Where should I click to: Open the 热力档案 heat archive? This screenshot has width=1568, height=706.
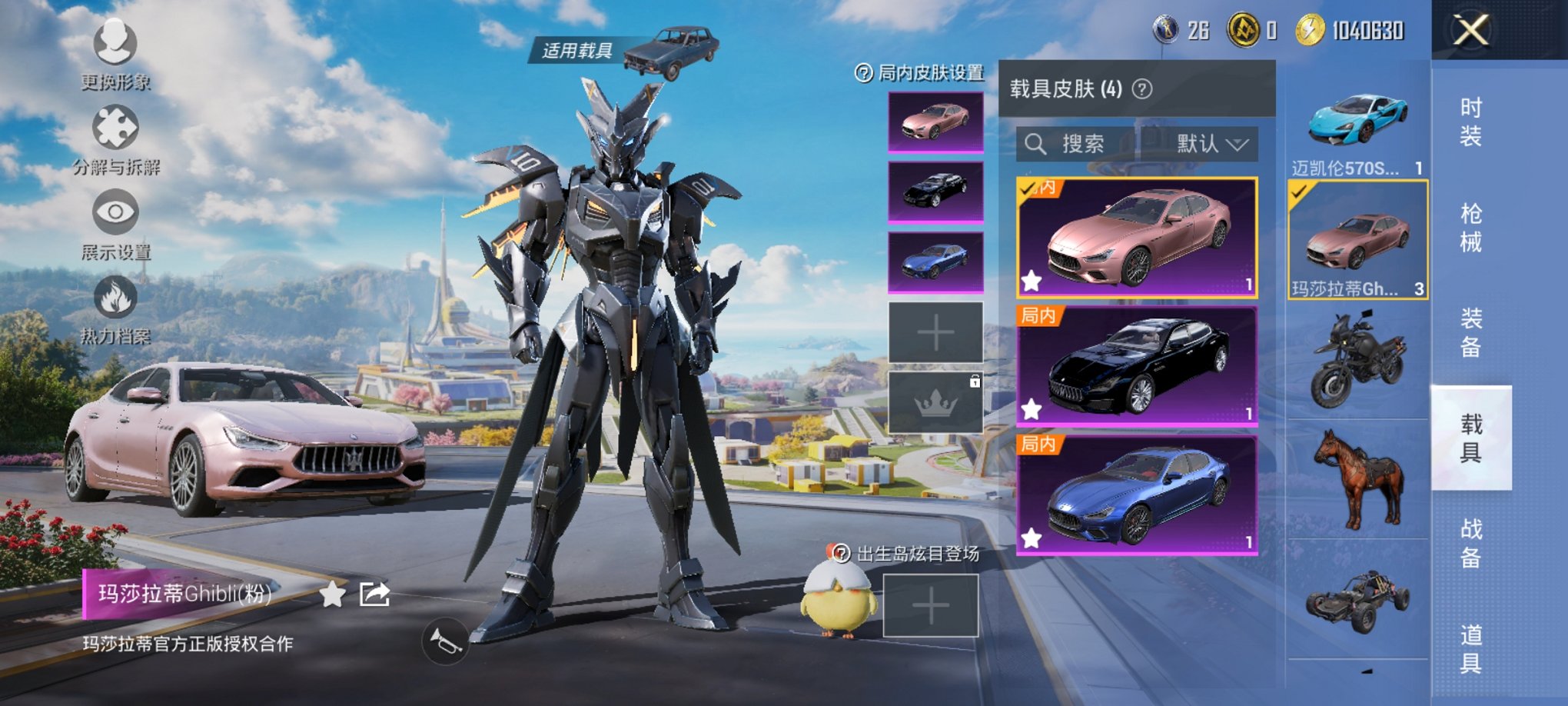coord(115,308)
